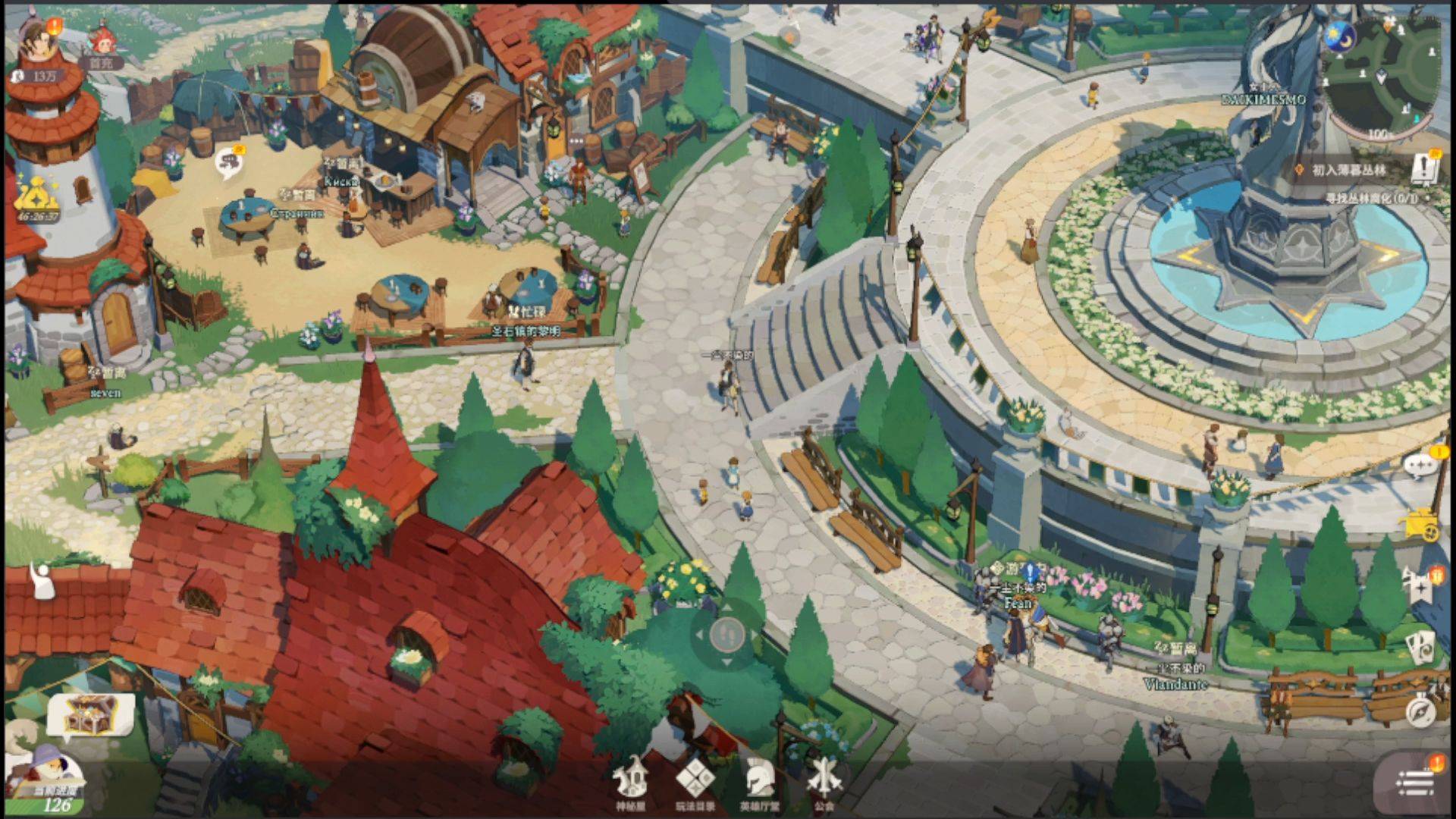Viewport: 1456px width, 819px height.
Task: Open the exclamation notice board icon
Action: click(x=1427, y=167)
